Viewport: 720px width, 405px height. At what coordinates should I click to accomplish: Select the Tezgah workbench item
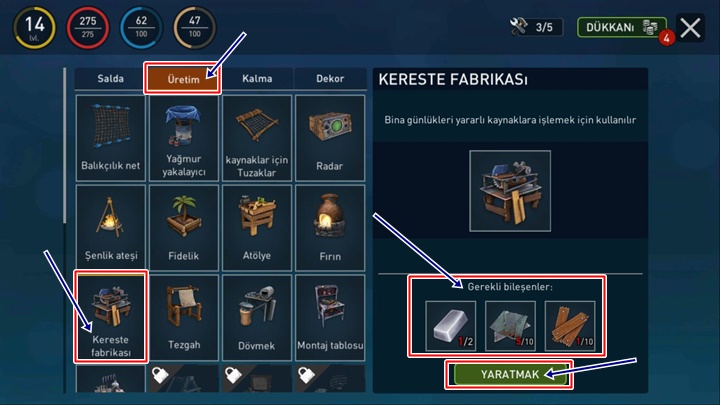click(184, 317)
